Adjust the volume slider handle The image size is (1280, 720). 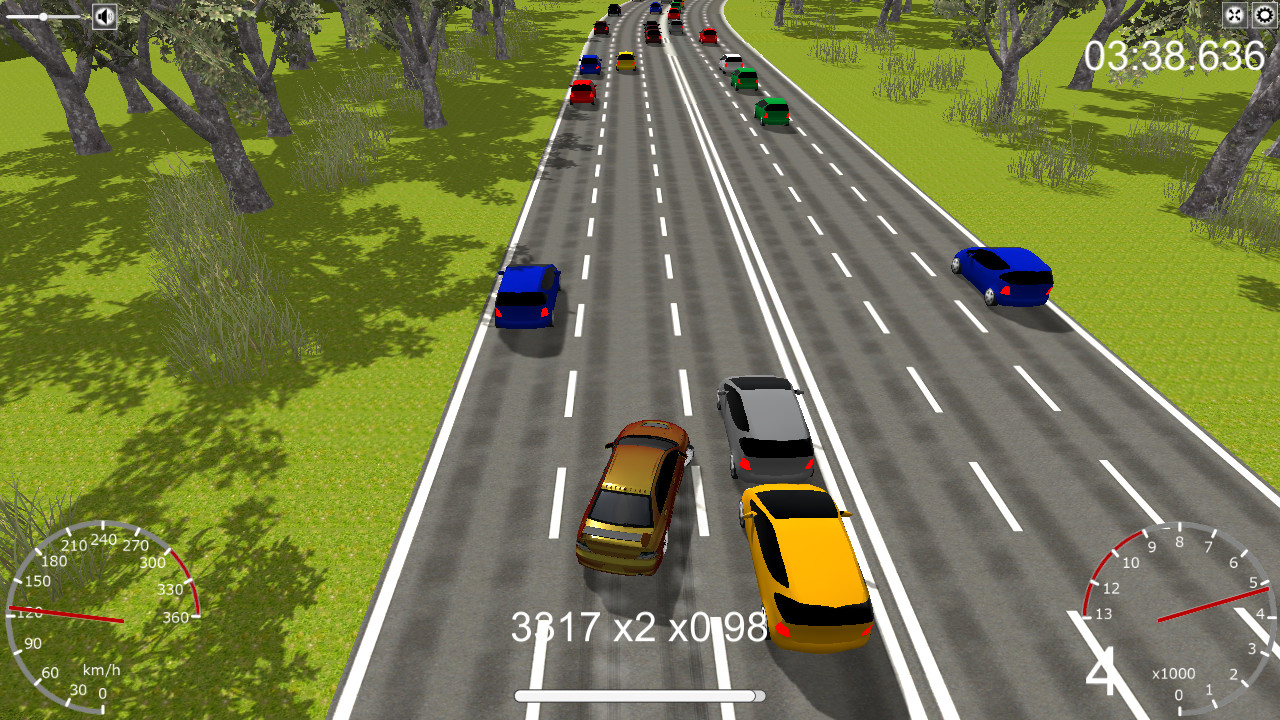[x=43, y=16]
